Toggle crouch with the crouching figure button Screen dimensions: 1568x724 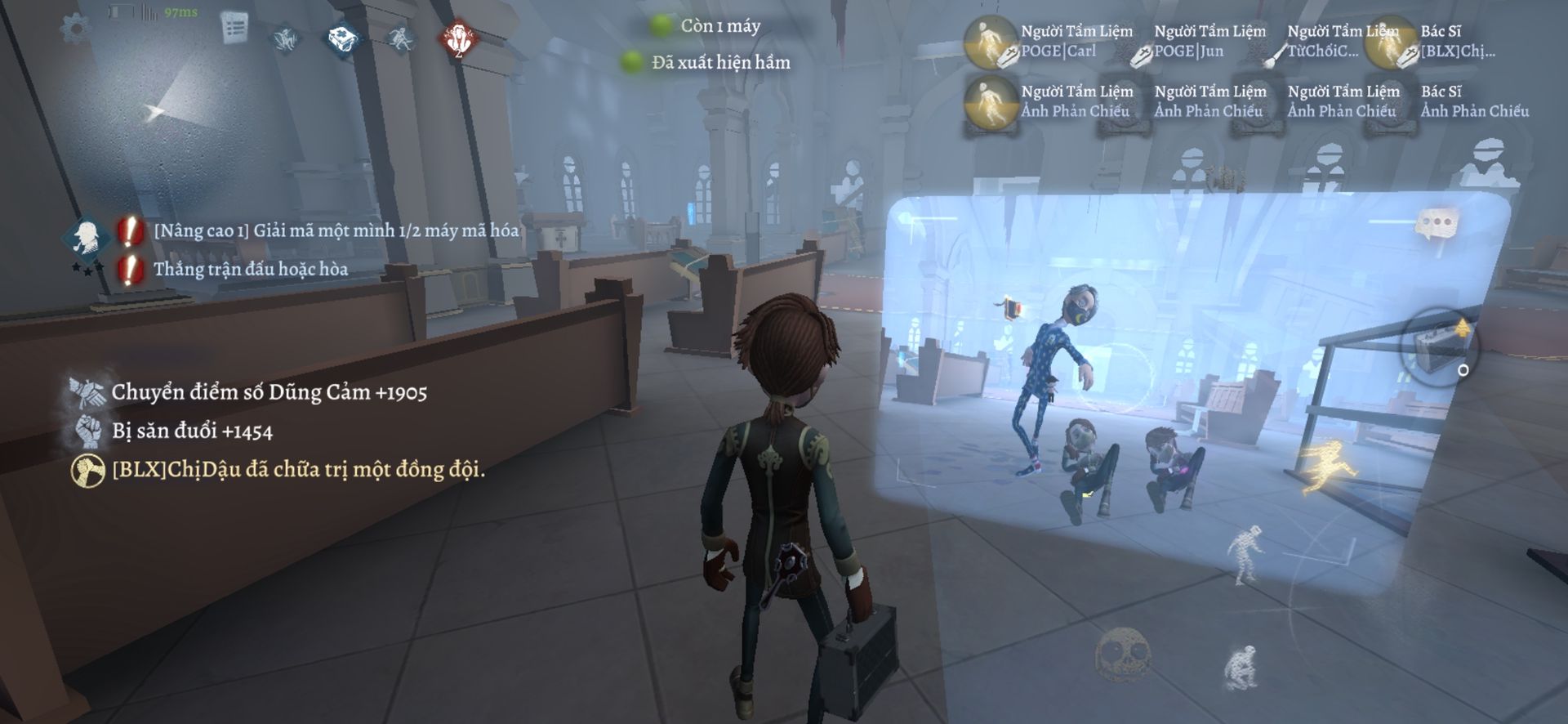point(1241,666)
